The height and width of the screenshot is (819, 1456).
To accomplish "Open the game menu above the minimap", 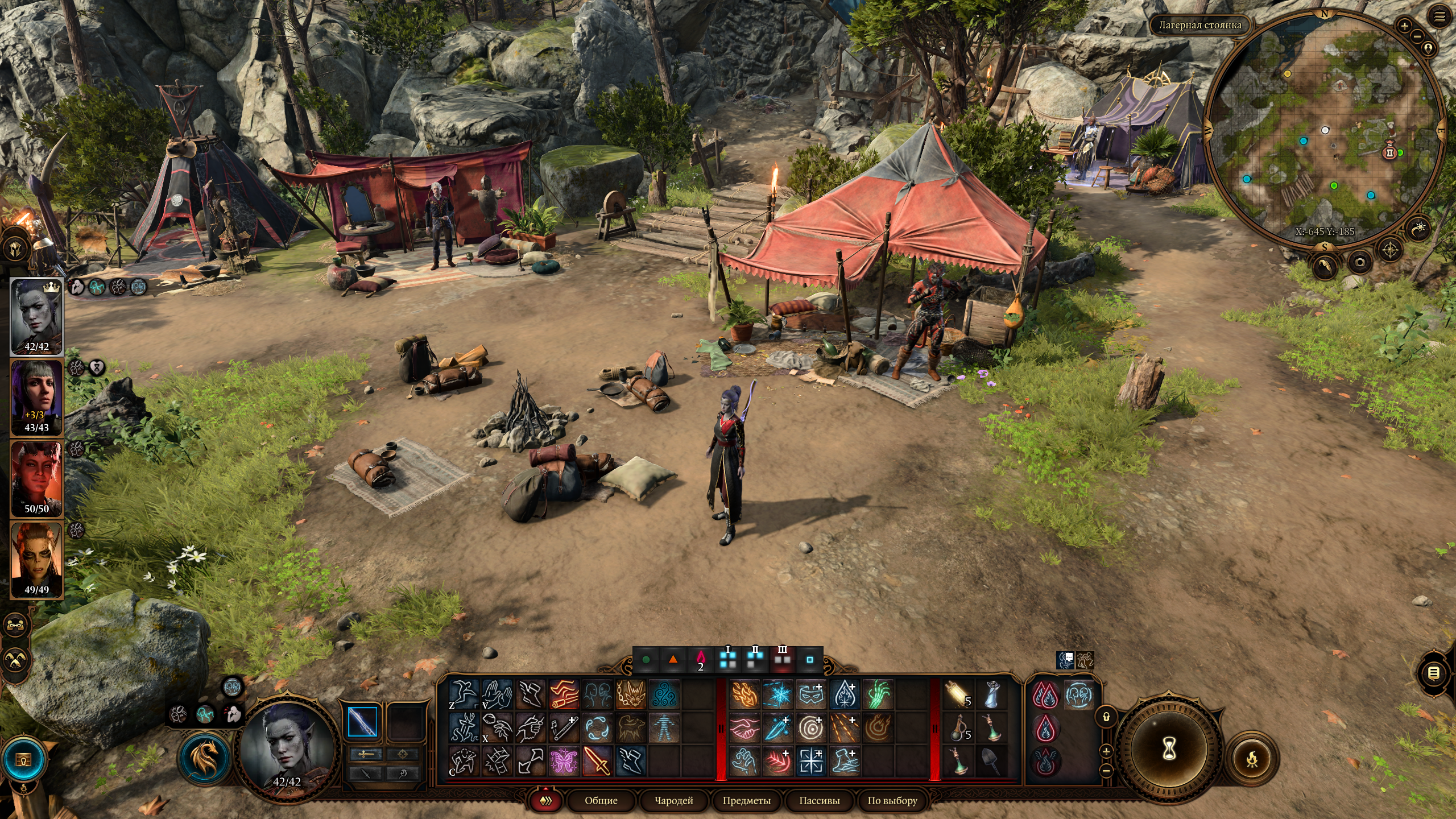I will 1439,18.
